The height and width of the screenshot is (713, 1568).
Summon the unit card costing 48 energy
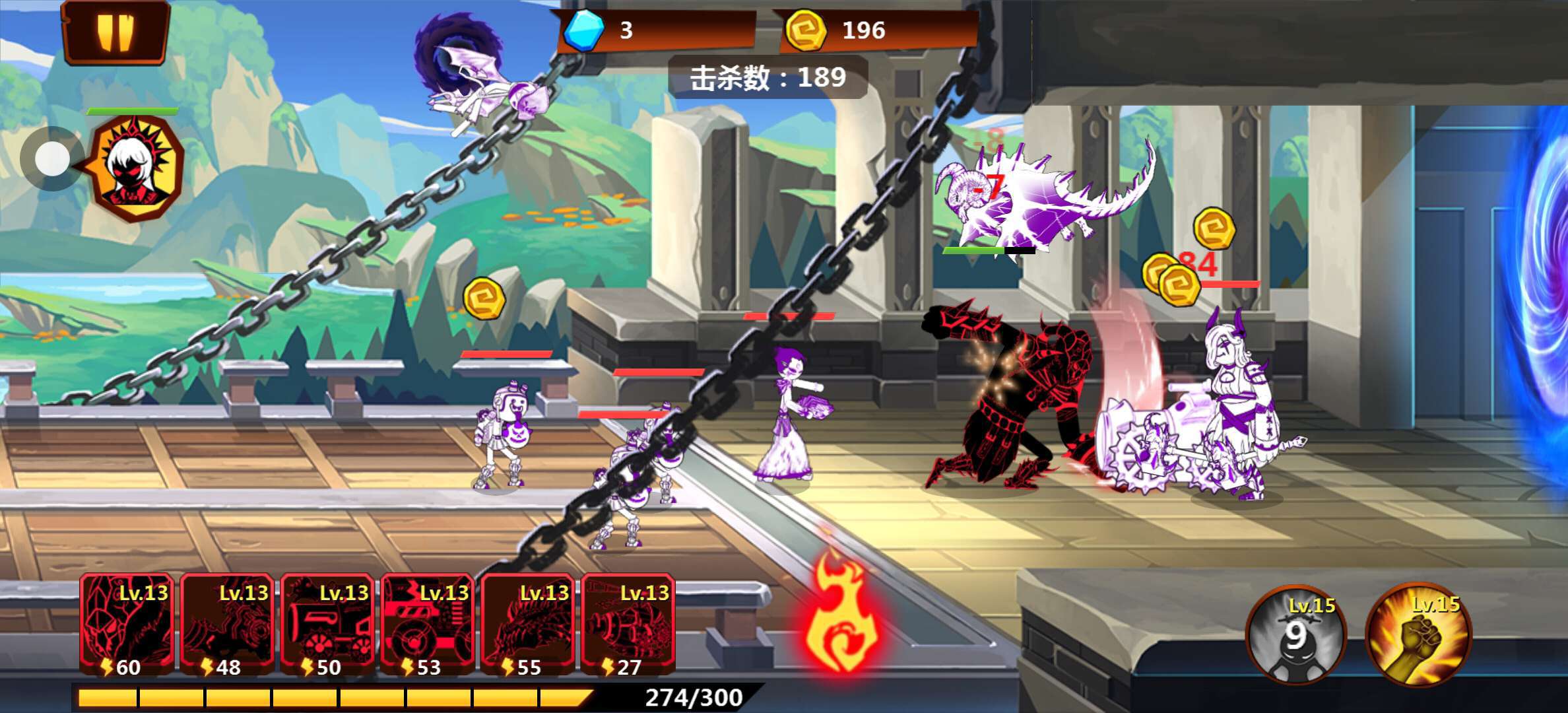point(228,625)
